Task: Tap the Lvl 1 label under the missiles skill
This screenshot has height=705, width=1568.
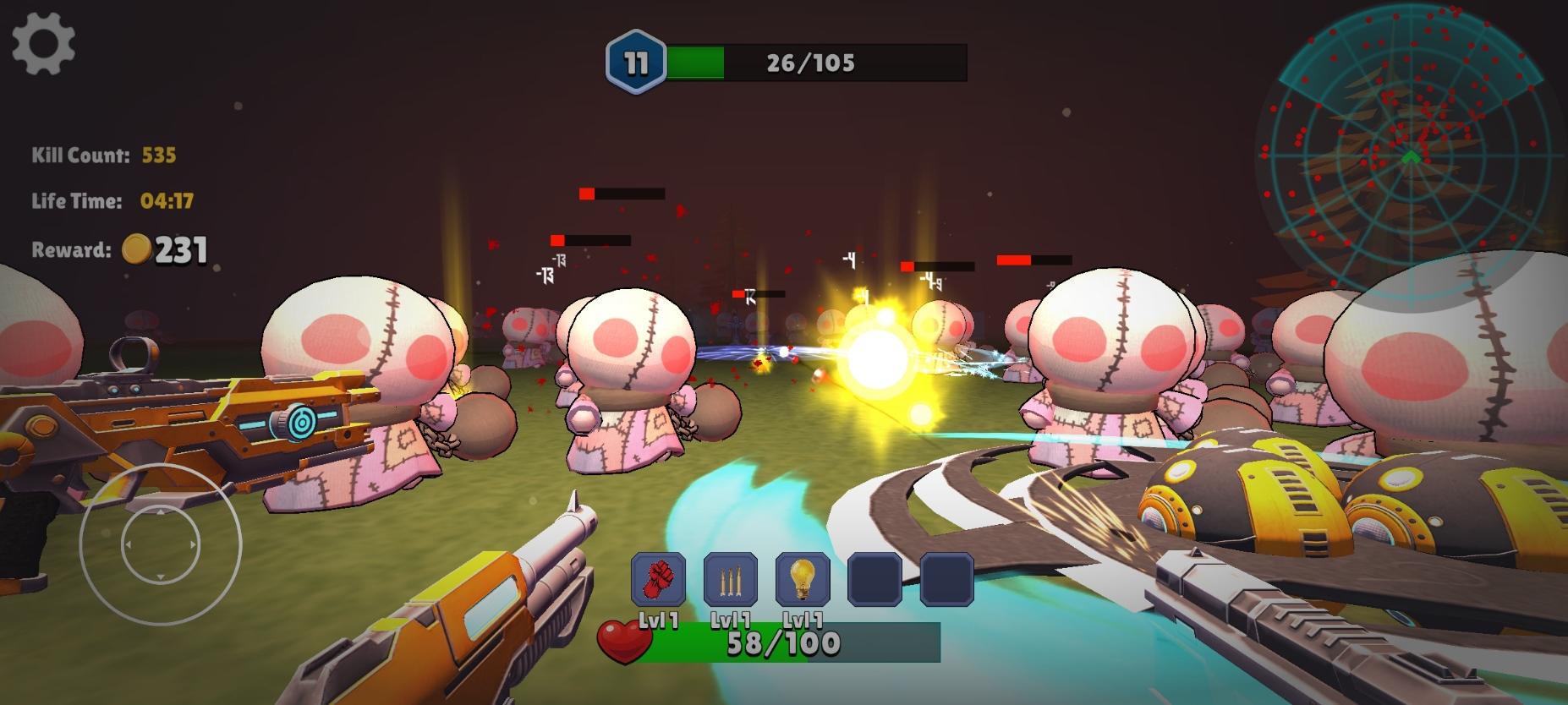Action: click(731, 618)
